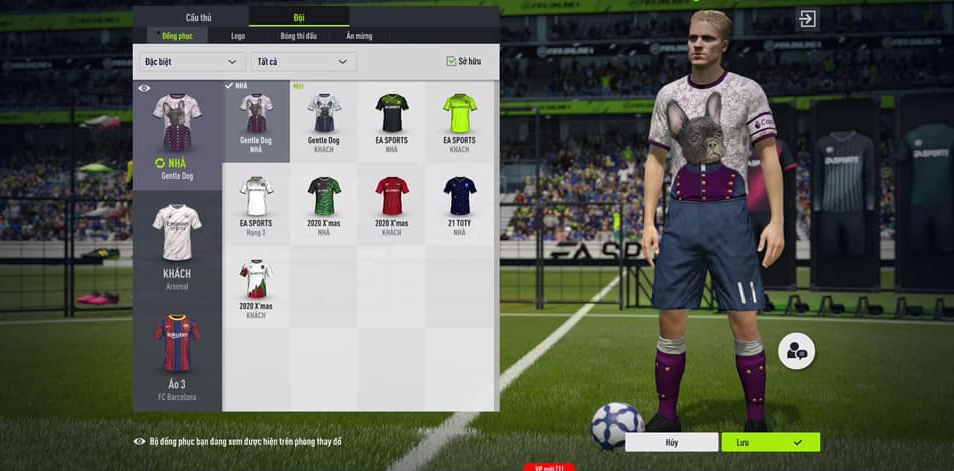Pick the green 2020 X'mas NHÀ jersey

click(x=324, y=204)
